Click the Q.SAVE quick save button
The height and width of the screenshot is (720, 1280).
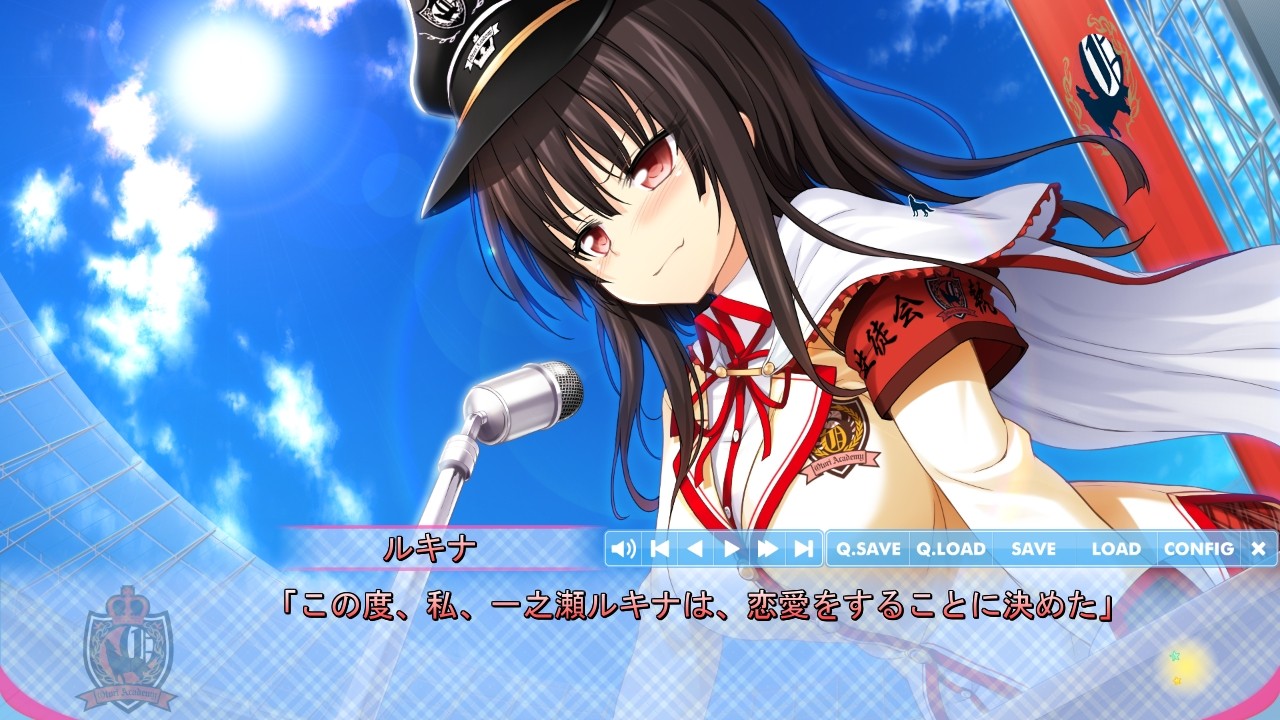866,548
